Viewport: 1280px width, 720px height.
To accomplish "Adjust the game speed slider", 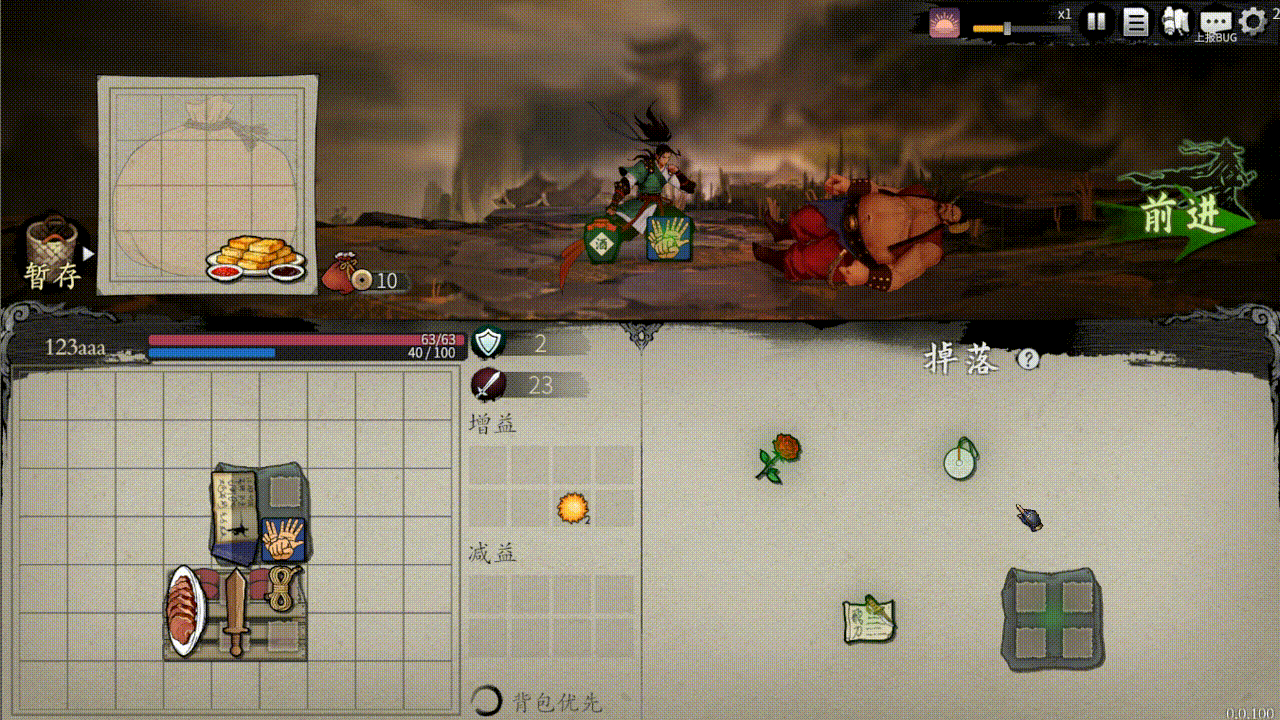I will [1007, 28].
